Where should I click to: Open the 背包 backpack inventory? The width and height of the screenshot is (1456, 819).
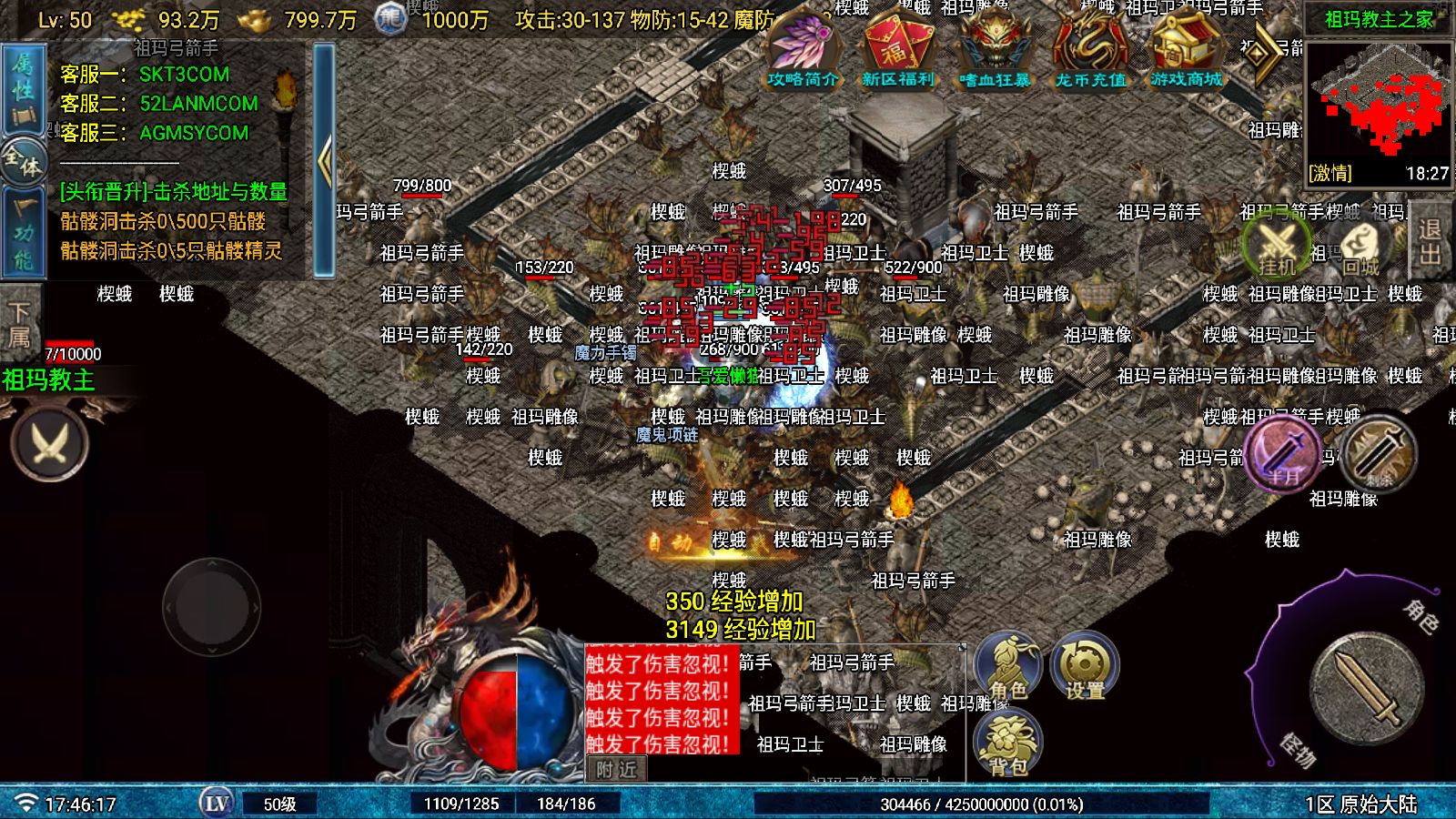click(1008, 742)
